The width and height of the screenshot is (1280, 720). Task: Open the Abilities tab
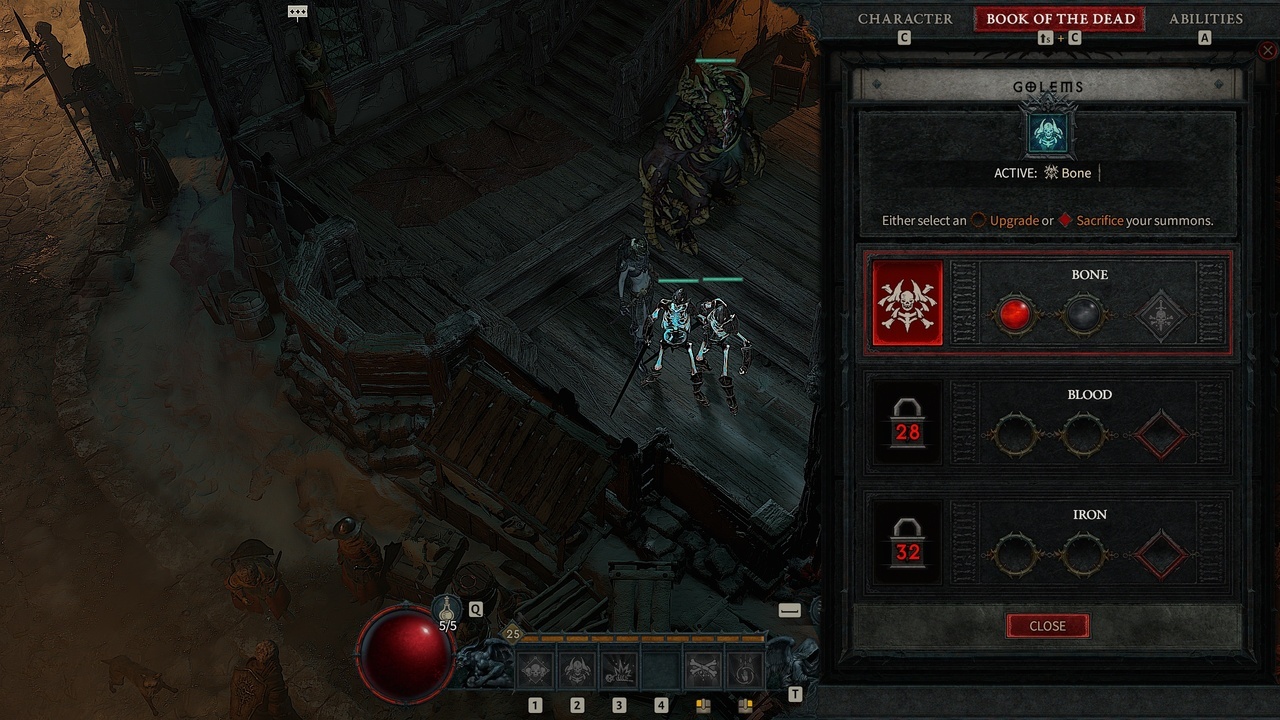click(1206, 18)
